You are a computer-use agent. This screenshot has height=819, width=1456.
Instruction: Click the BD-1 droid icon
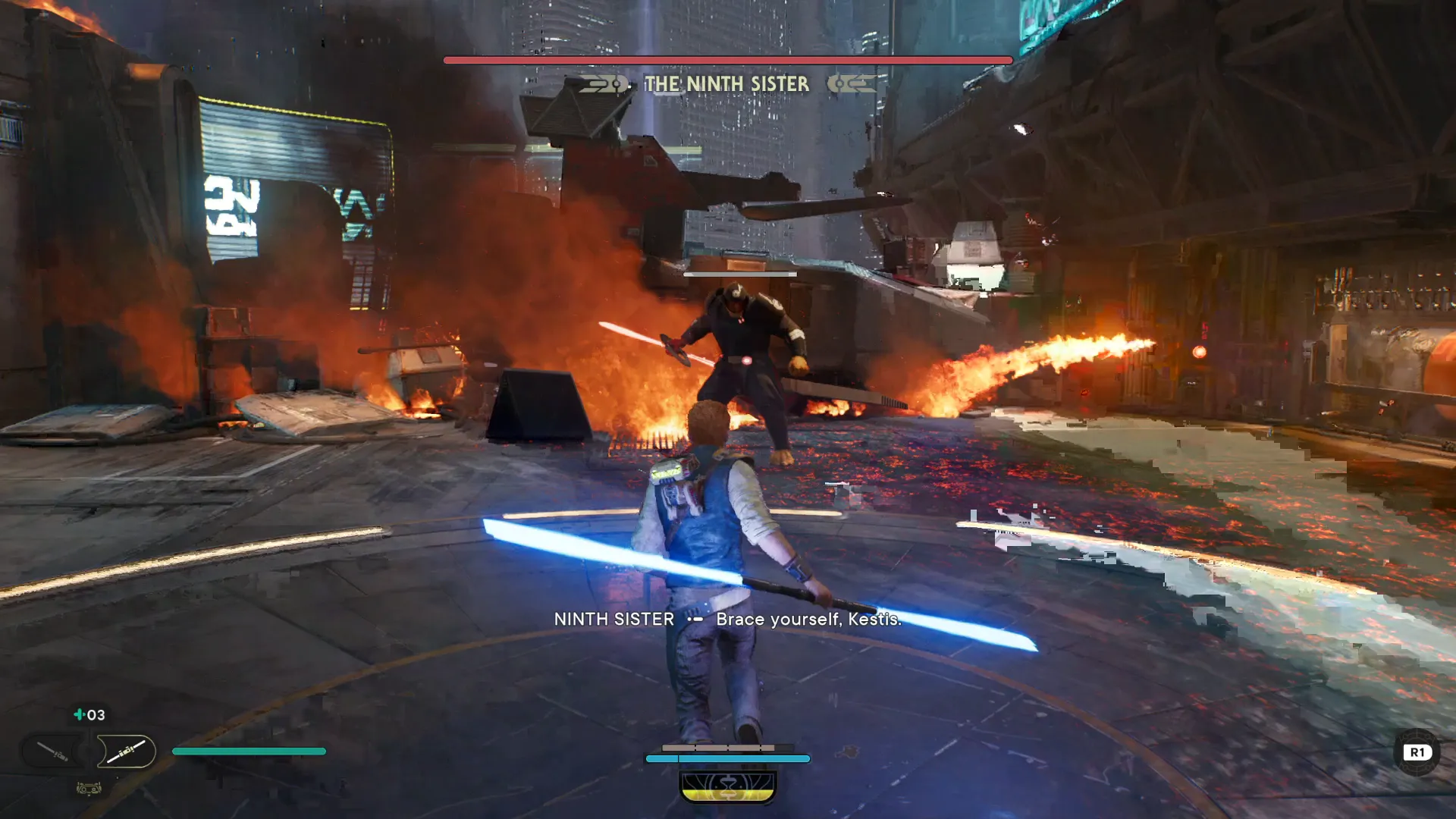tap(89, 789)
